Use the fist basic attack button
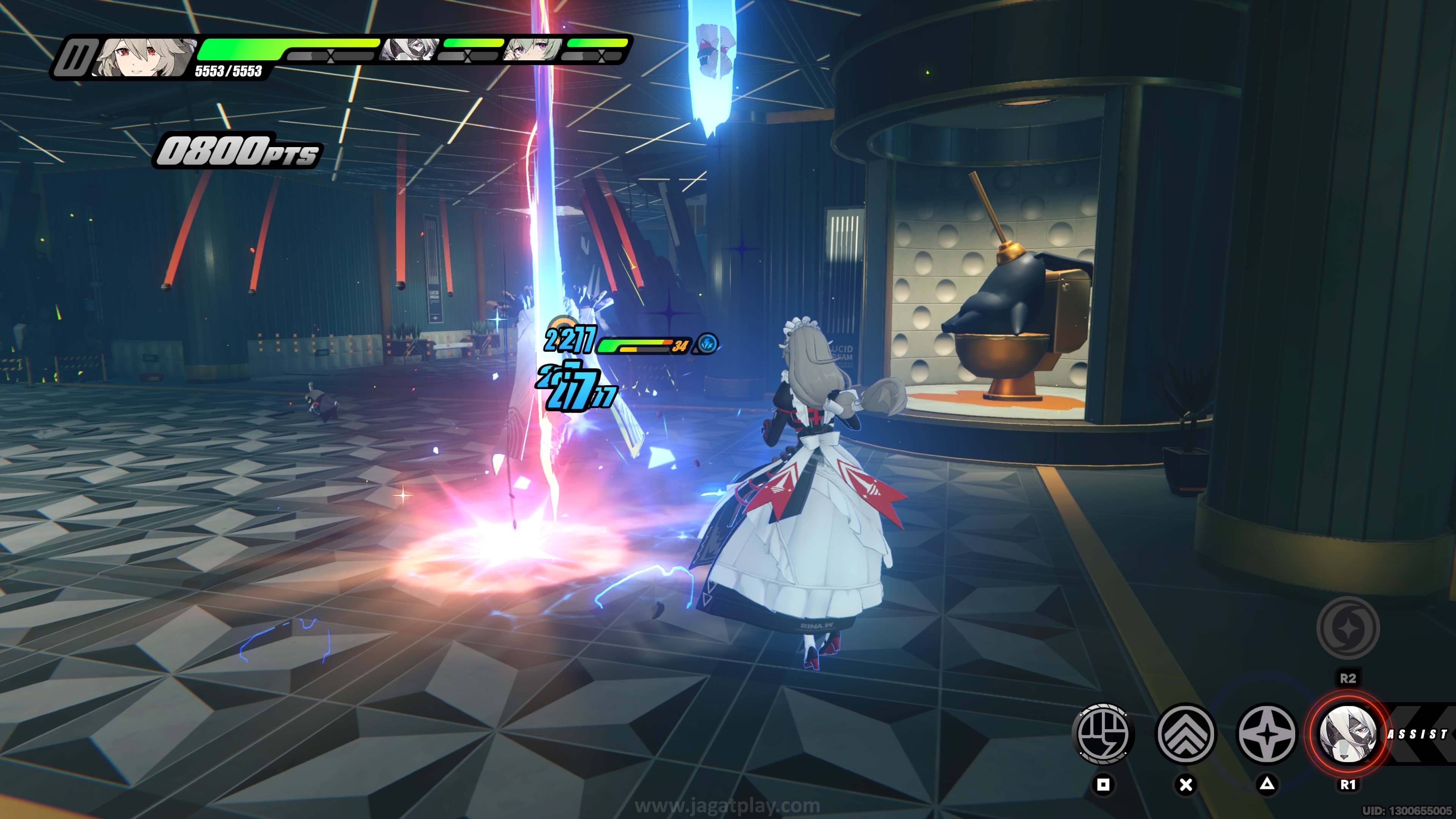Screen dimensions: 1456x819 [x=1102, y=734]
